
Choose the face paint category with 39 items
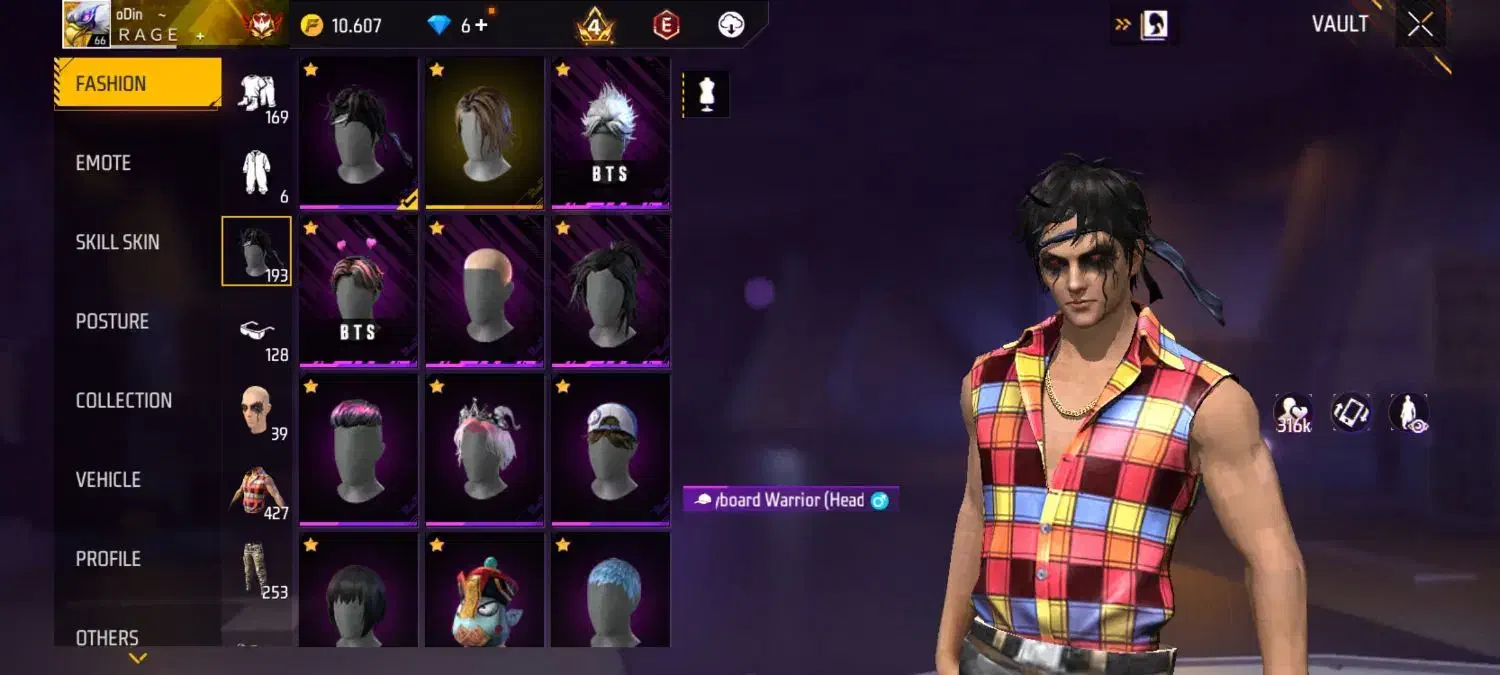click(257, 410)
